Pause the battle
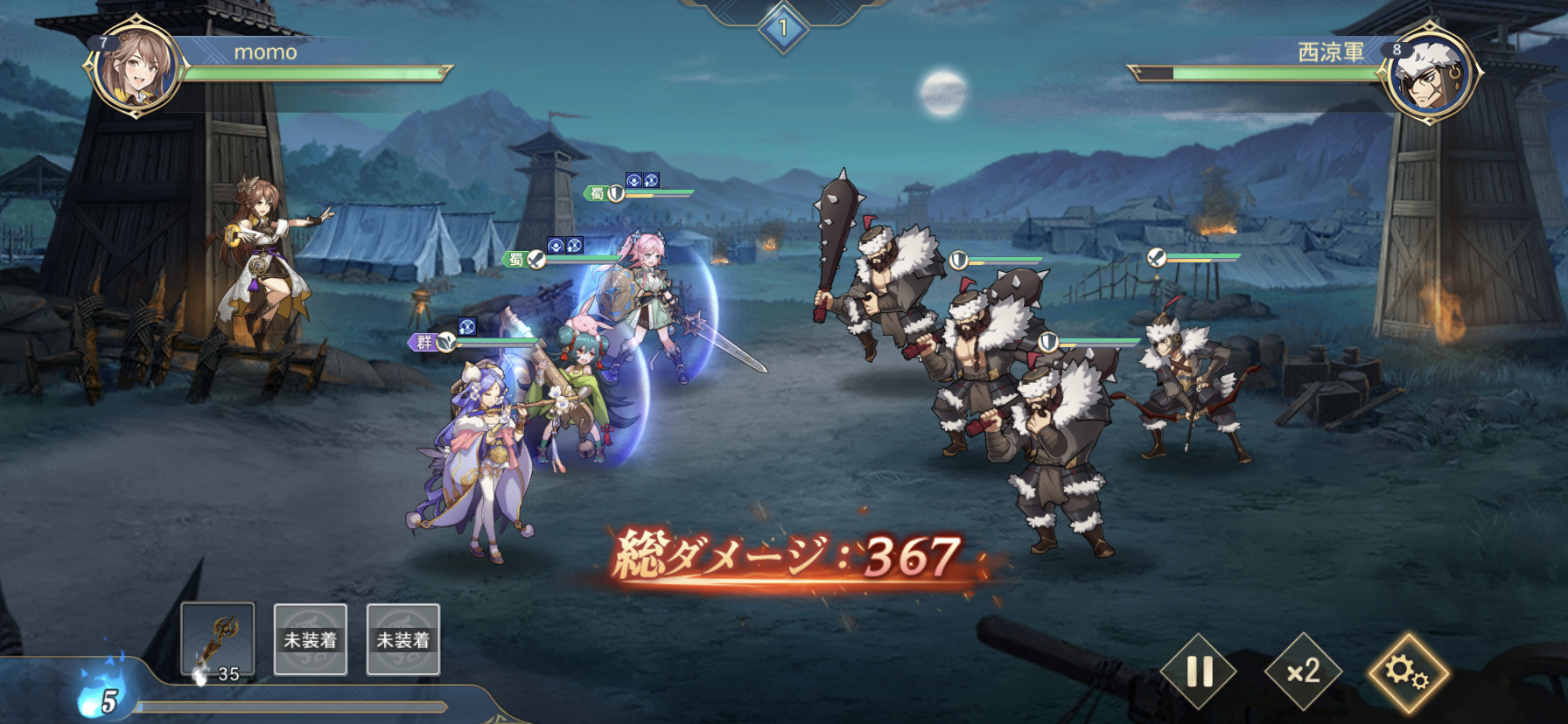Viewport: 1568px width, 724px height. point(1199,672)
